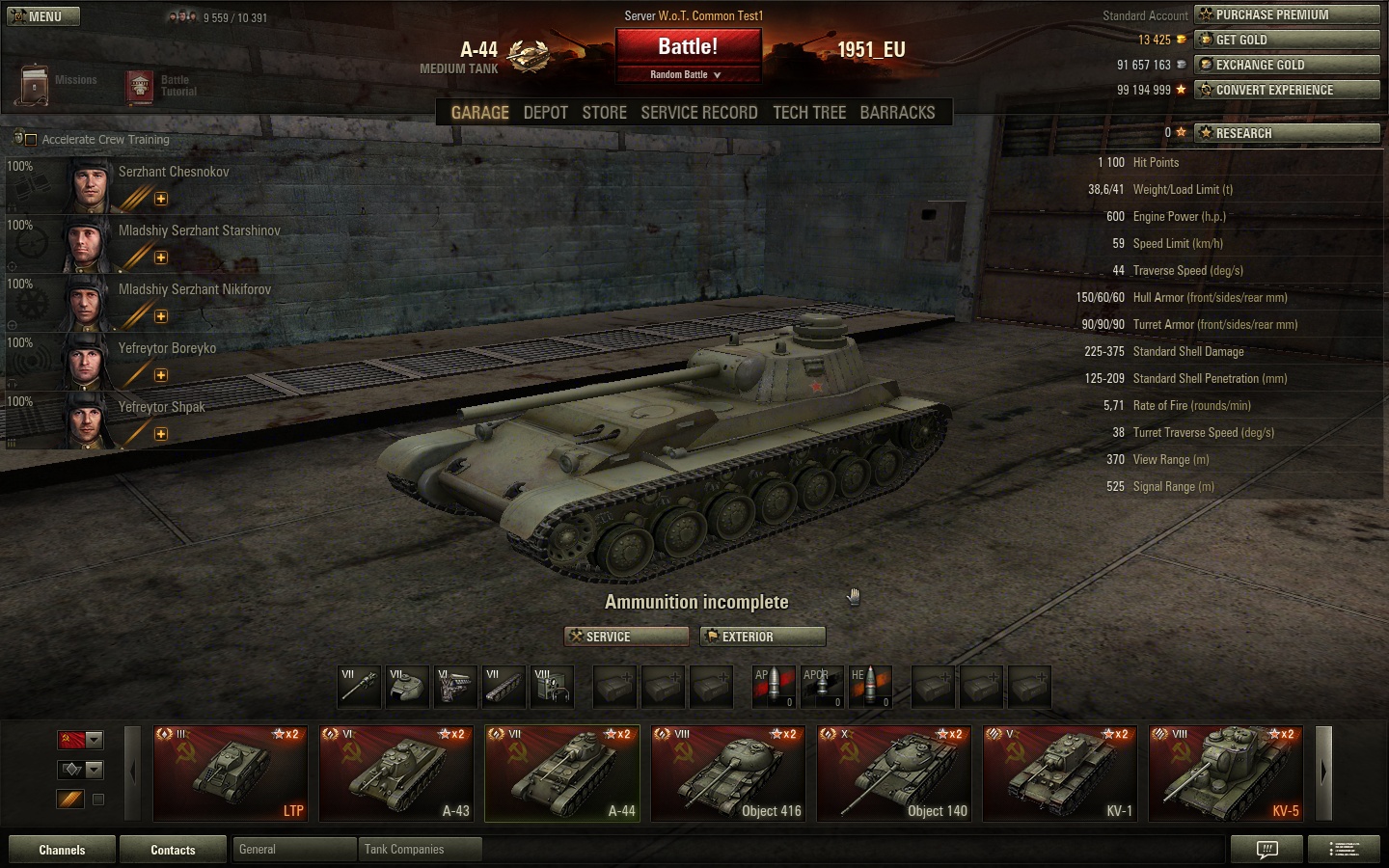Open the Research button
Image resolution: width=1389 pixels, height=868 pixels.
pos(1287,133)
